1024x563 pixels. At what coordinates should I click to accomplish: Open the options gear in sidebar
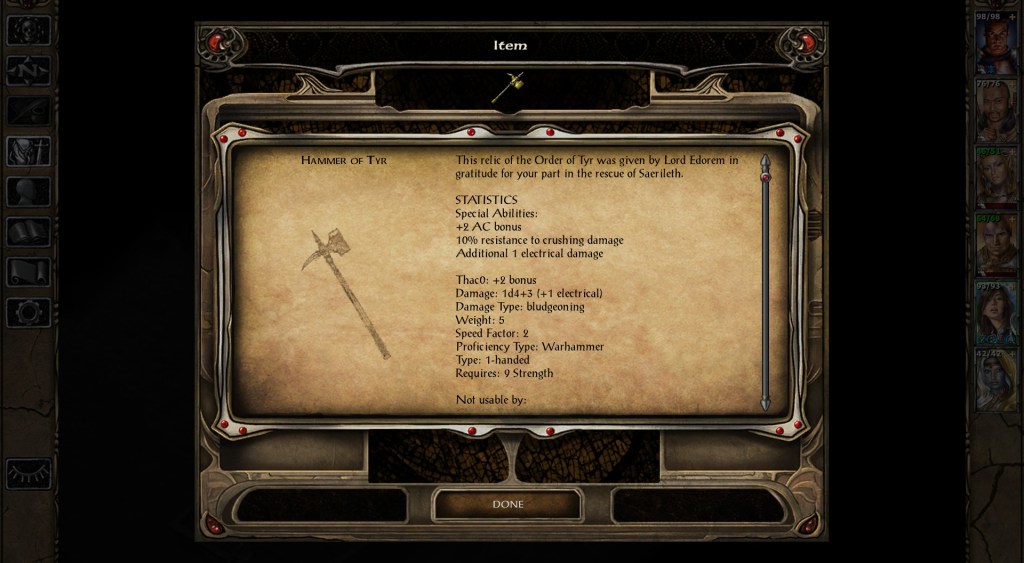28,312
